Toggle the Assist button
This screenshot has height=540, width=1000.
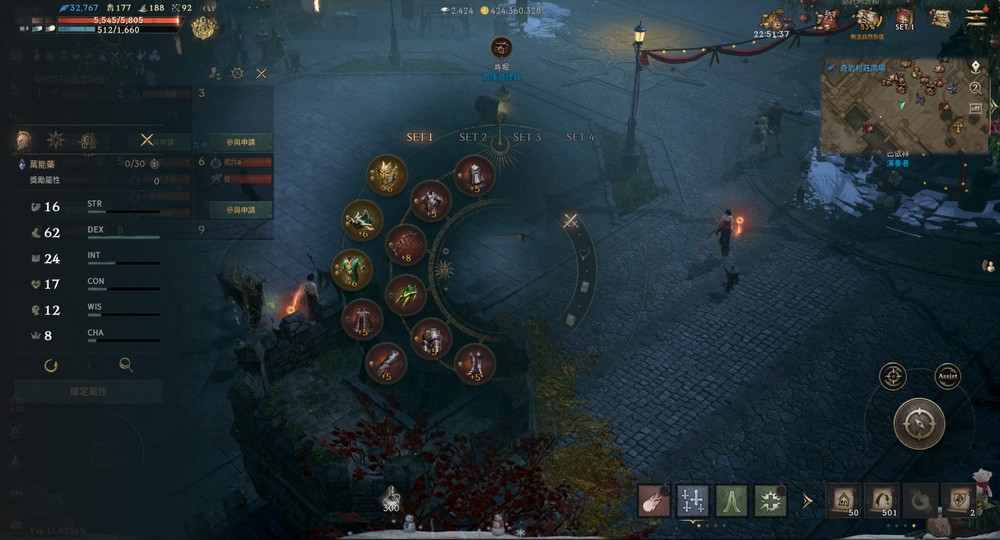click(x=946, y=377)
